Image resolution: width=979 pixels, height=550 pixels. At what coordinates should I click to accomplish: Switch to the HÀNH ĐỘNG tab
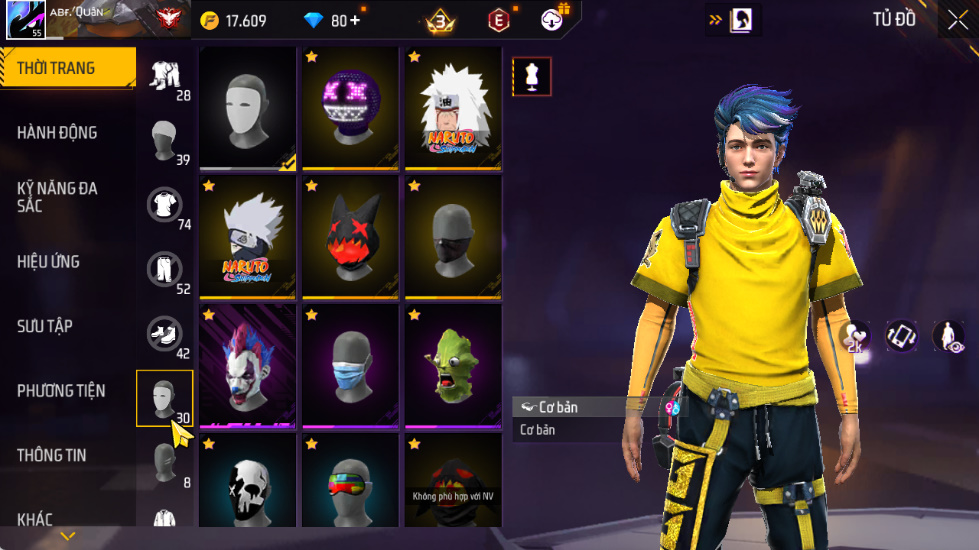tap(57, 132)
